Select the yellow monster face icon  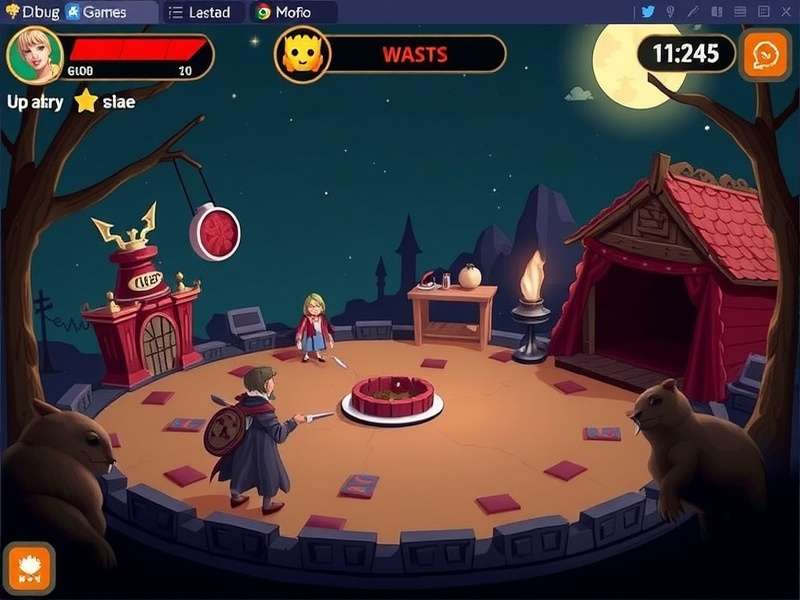click(300, 54)
